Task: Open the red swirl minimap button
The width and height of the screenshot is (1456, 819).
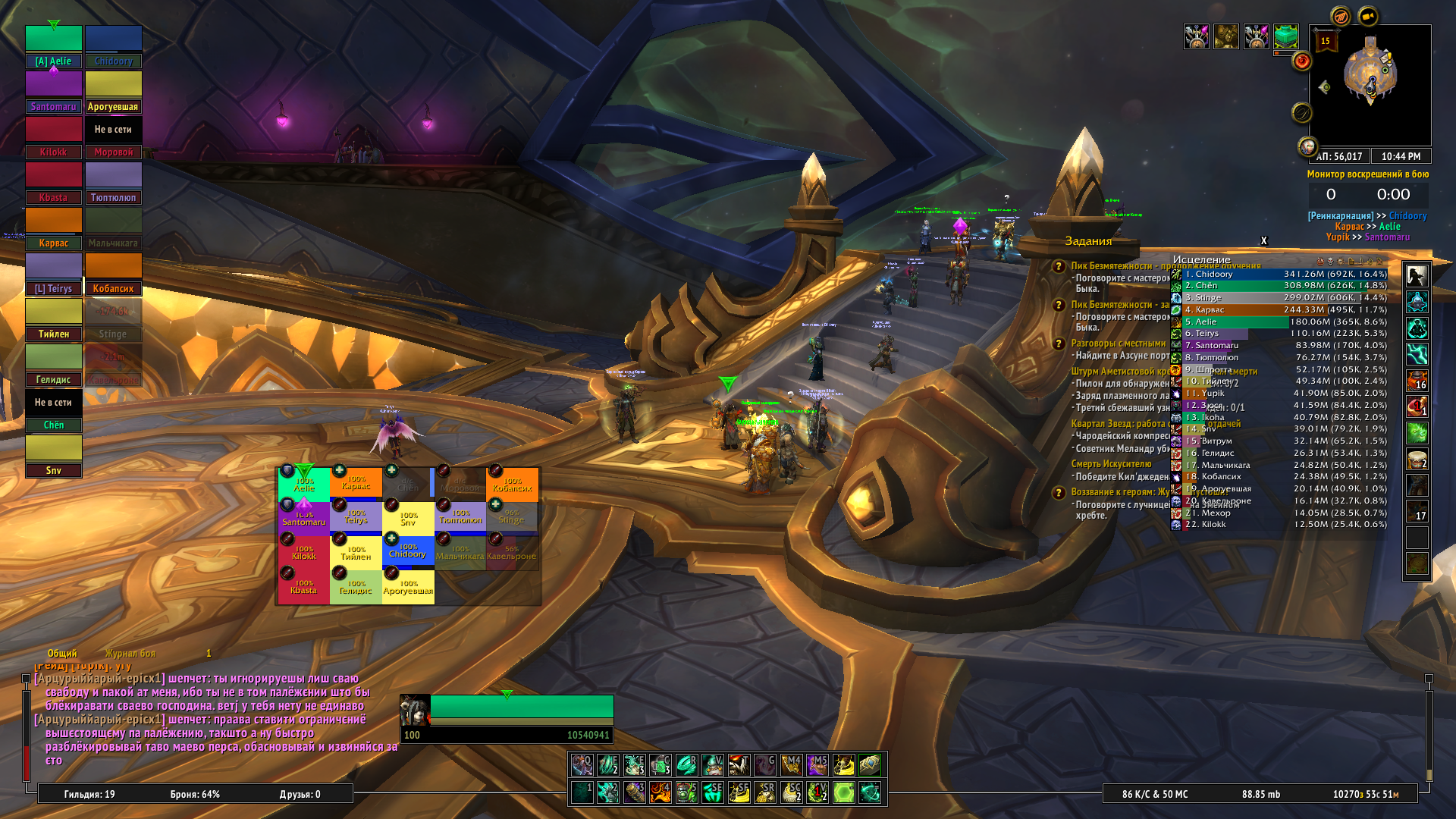Action: pos(1302,61)
